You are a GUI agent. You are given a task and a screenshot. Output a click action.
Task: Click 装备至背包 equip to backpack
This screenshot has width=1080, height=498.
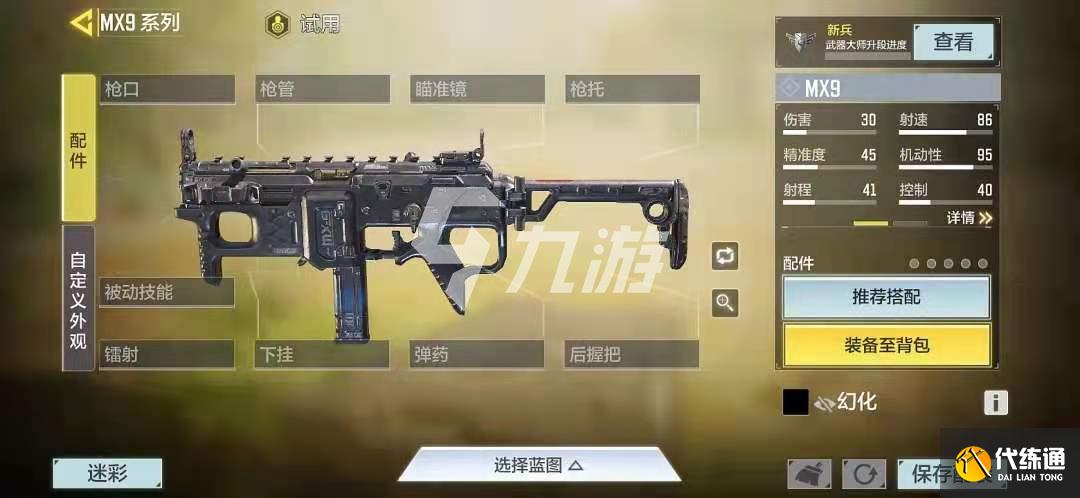coord(886,345)
